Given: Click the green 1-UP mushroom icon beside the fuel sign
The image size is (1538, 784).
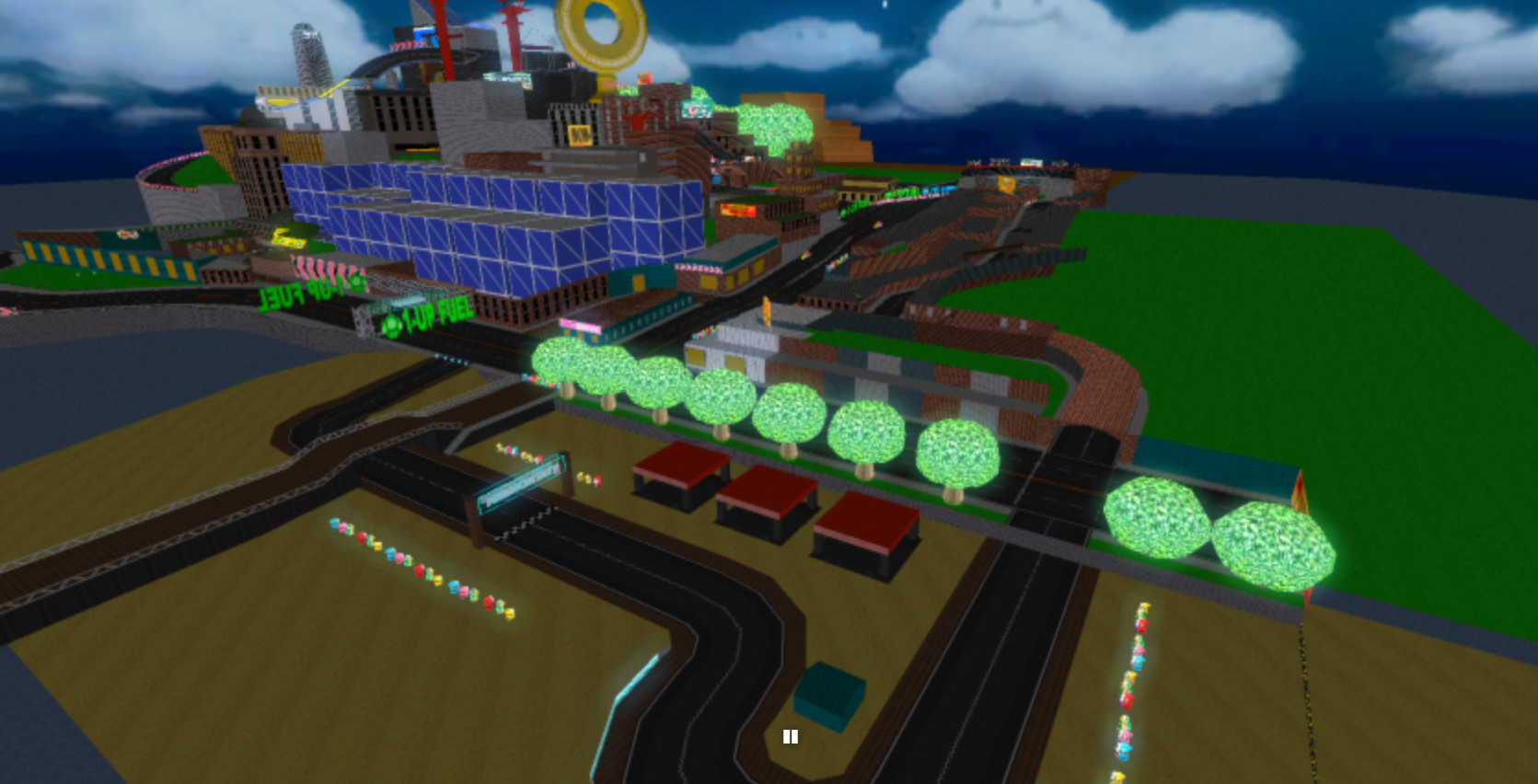Looking at the screenshot, I should pos(391,327).
